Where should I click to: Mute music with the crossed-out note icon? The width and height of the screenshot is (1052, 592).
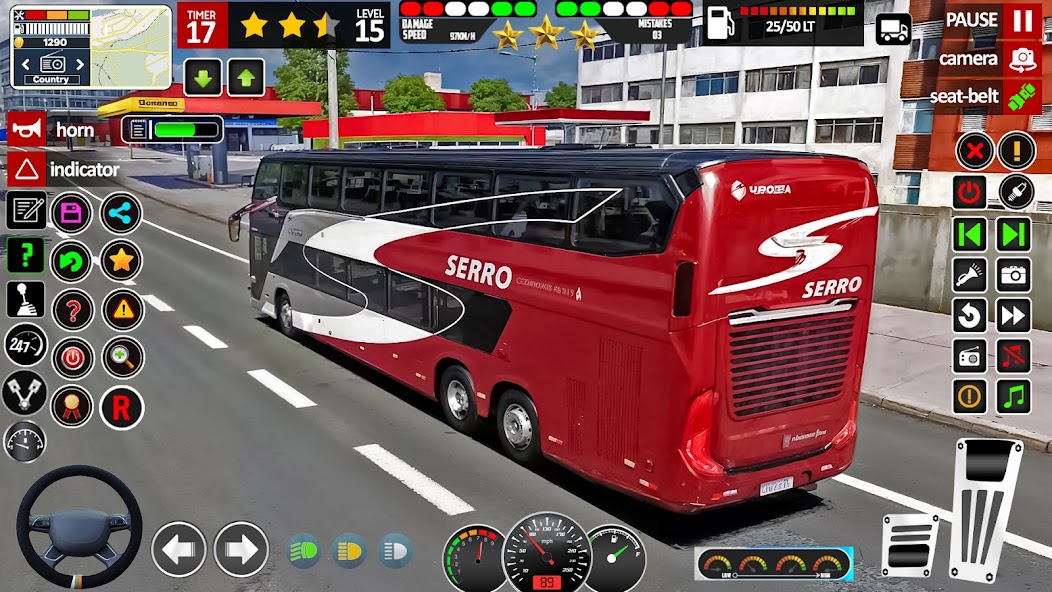pyautogui.click(x=1014, y=355)
